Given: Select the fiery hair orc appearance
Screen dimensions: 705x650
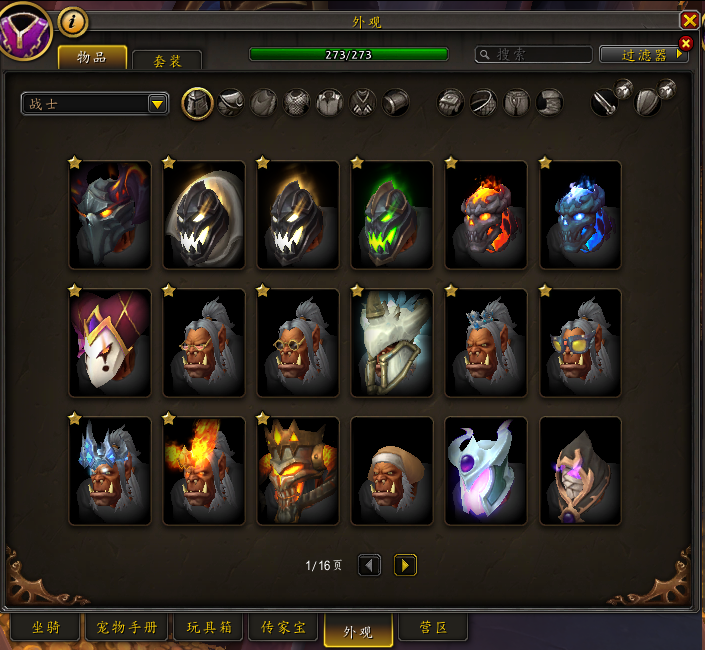Looking at the screenshot, I should (203, 471).
